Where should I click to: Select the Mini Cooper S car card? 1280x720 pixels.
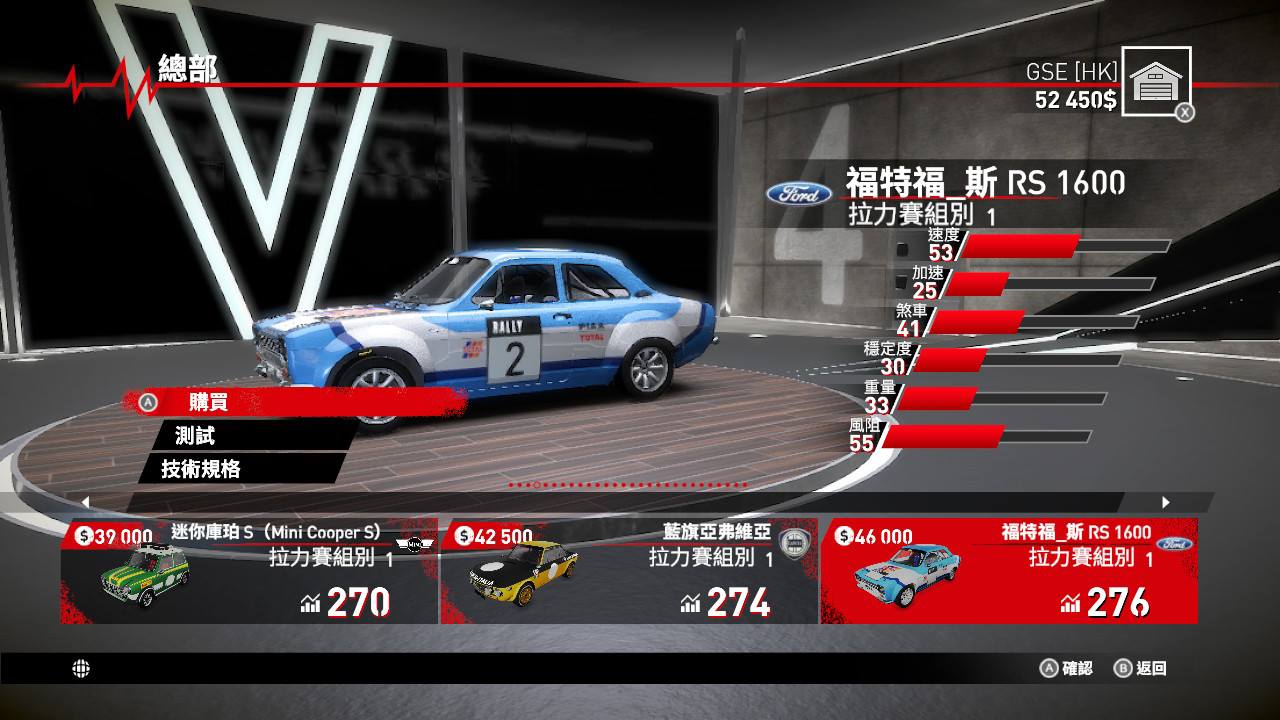coord(249,572)
